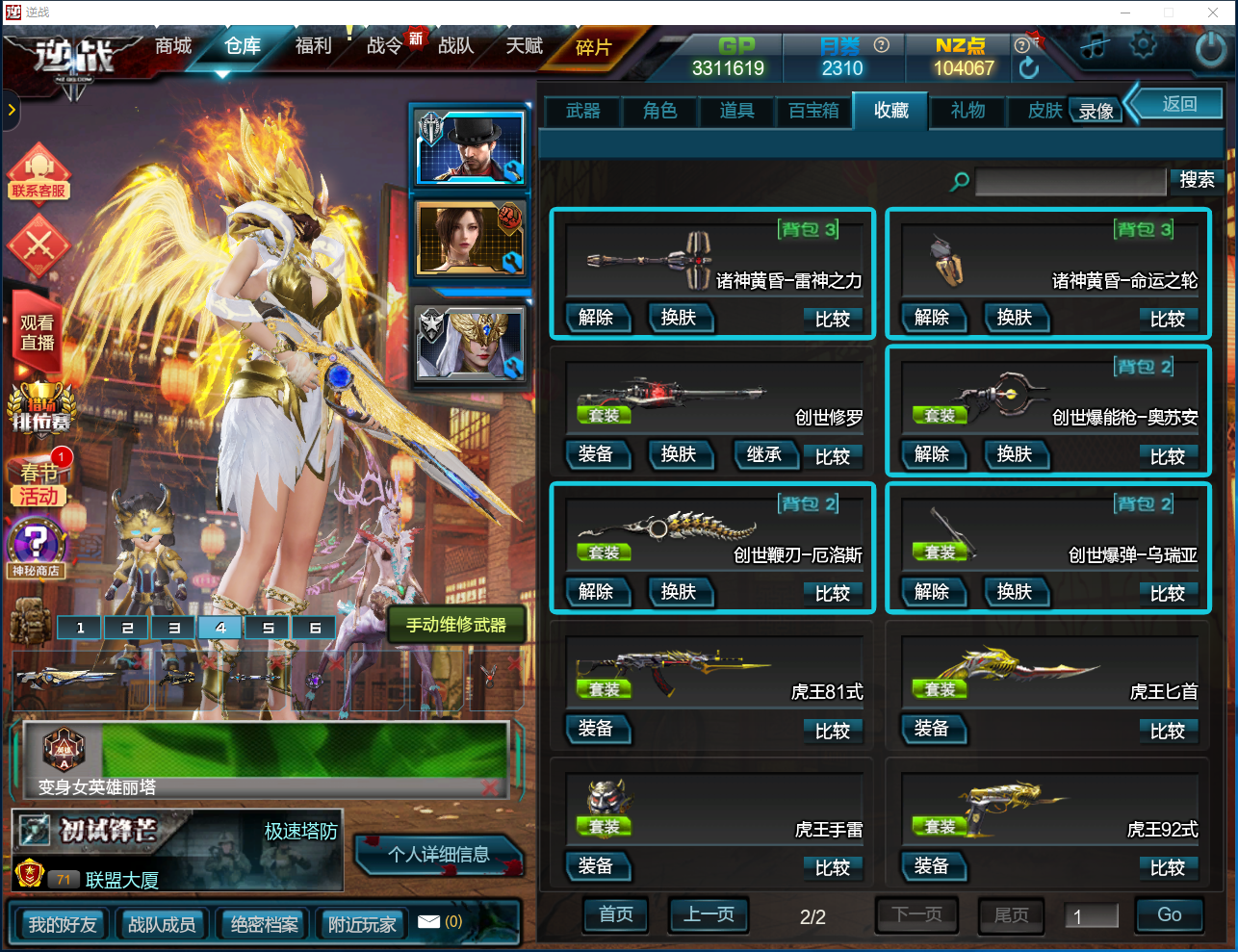This screenshot has width=1238, height=952.
Task: Close the game window
Action: click(x=1213, y=13)
